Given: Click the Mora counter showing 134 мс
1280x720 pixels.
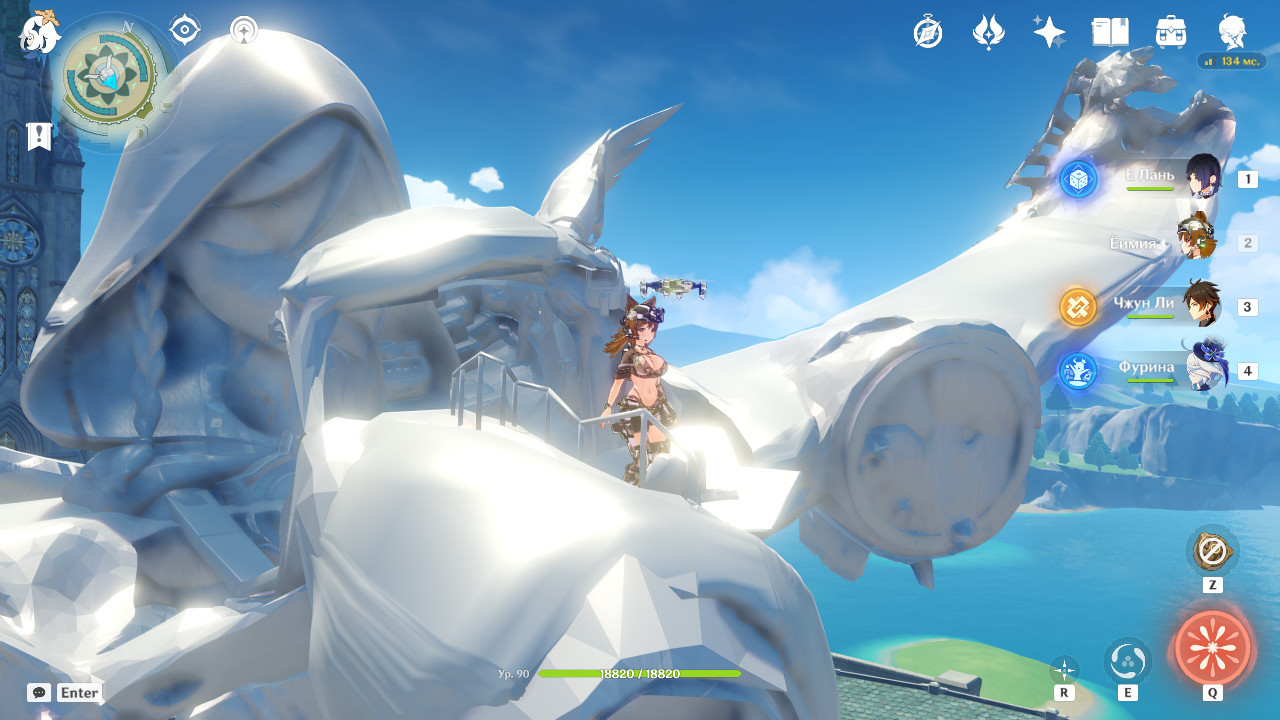Looking at the screenshot, I should [1232, 61].
